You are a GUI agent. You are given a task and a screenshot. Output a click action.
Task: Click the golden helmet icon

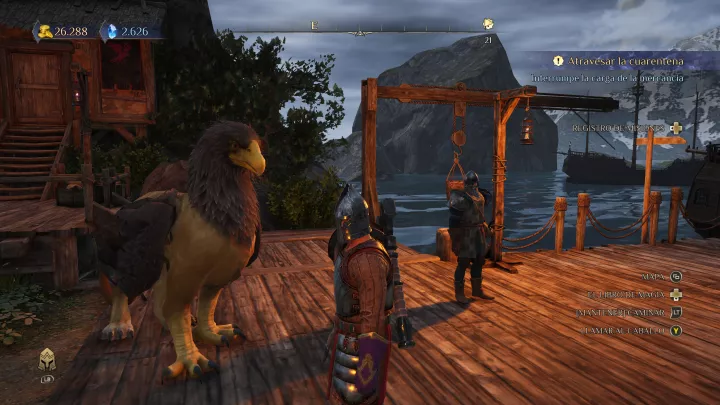coord(46,361)
